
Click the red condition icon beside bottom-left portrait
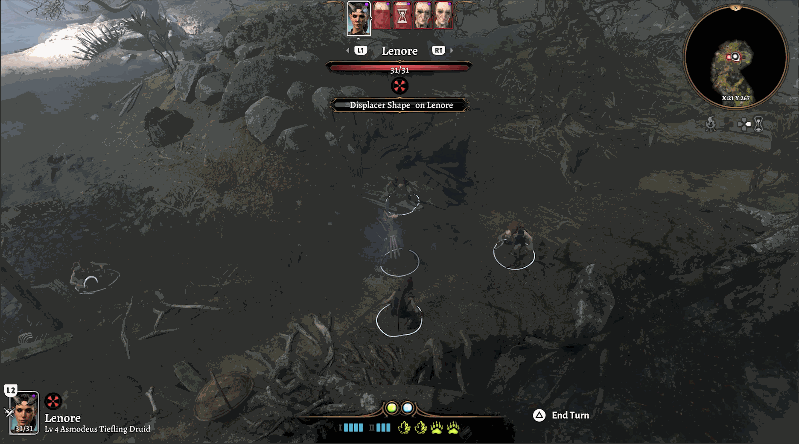coord(54,401)
